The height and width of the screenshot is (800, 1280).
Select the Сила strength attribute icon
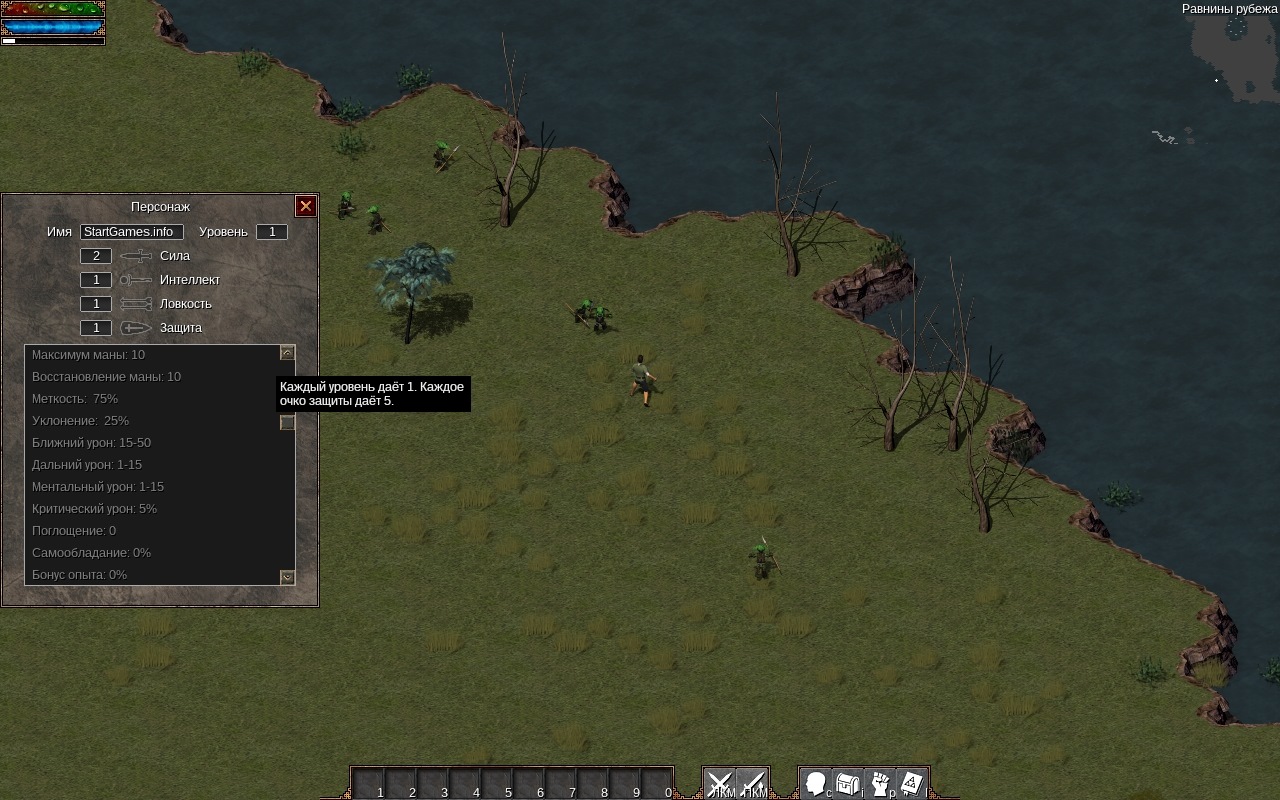136,256
